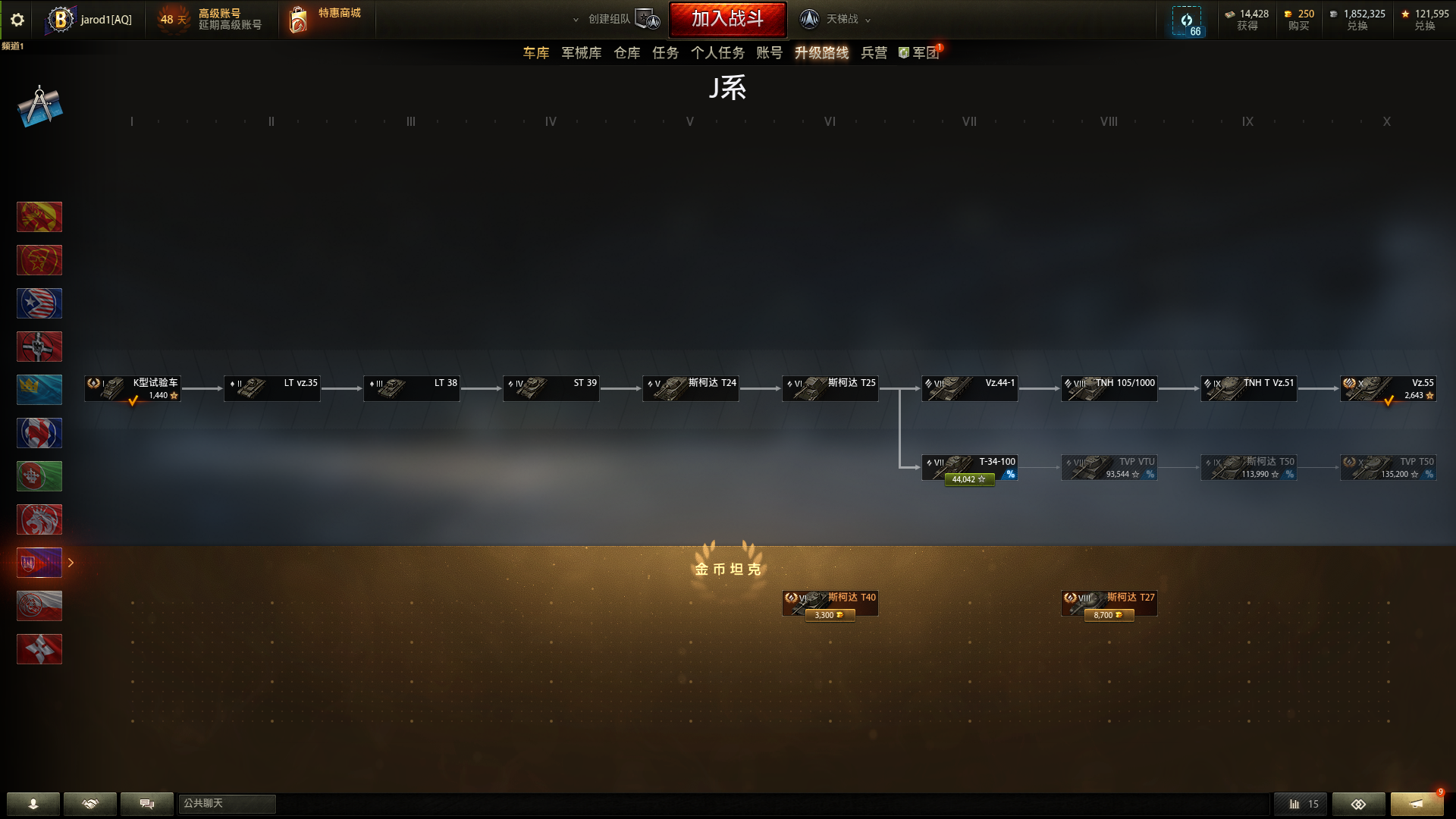Click the red 加入战斗 battle button

[727, 19]
